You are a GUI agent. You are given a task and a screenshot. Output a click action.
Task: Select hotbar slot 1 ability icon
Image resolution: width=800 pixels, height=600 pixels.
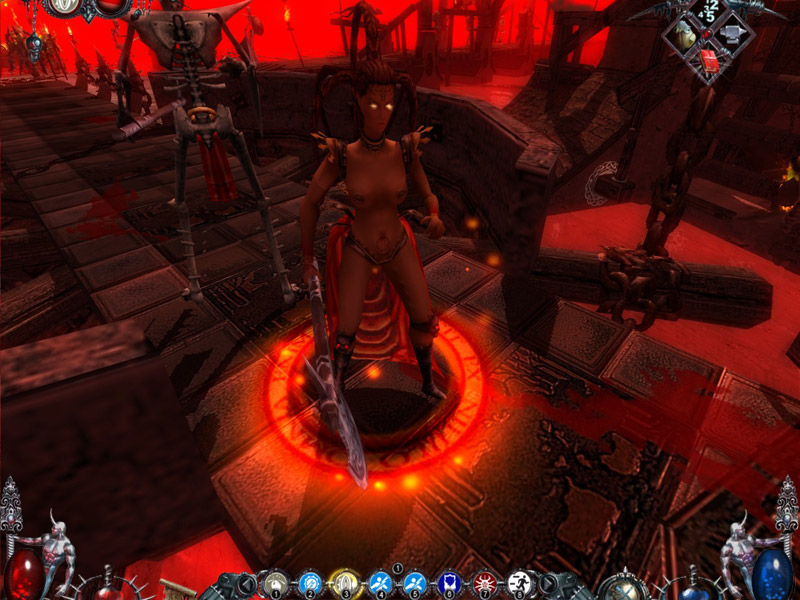(x=275, y=581)
